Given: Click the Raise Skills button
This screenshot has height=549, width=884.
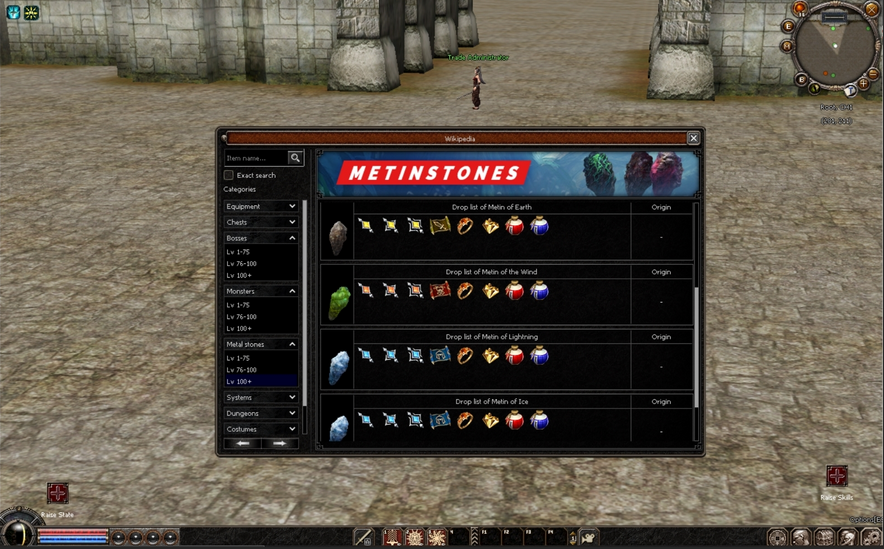Looking at the screenshot, I should click(x=837, y=476).
